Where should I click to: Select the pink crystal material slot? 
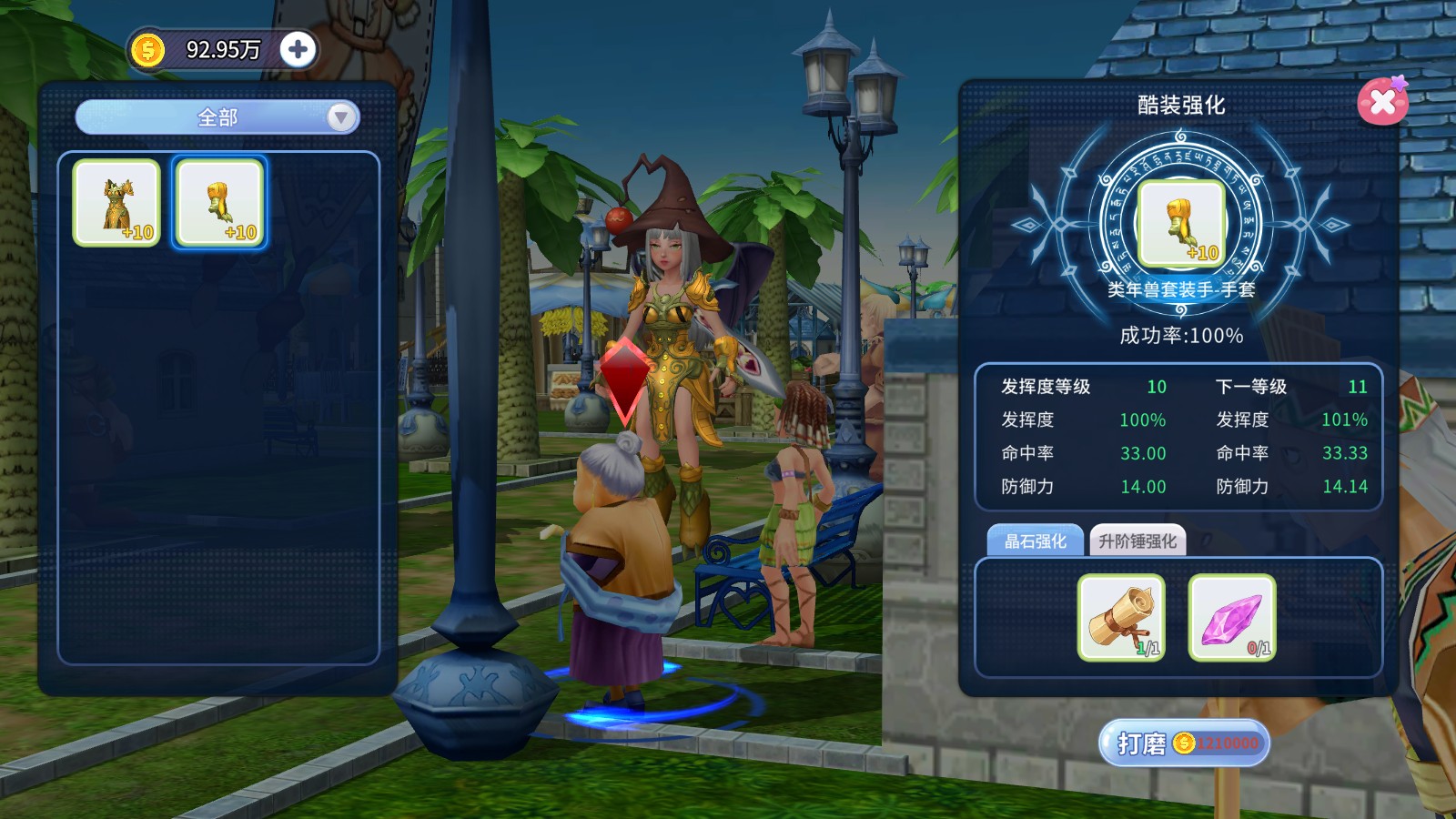click(1232, 617)
